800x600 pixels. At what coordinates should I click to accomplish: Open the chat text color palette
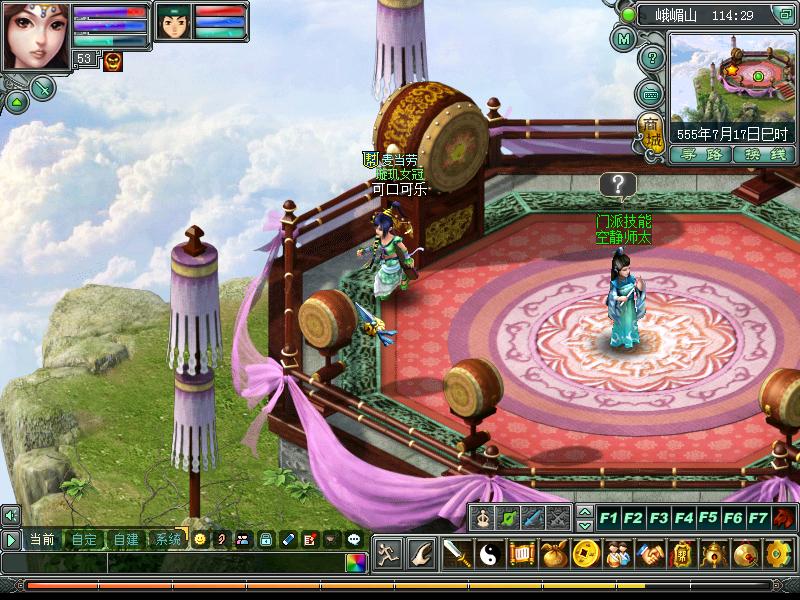pyautogui.click(x=355, y=562)
